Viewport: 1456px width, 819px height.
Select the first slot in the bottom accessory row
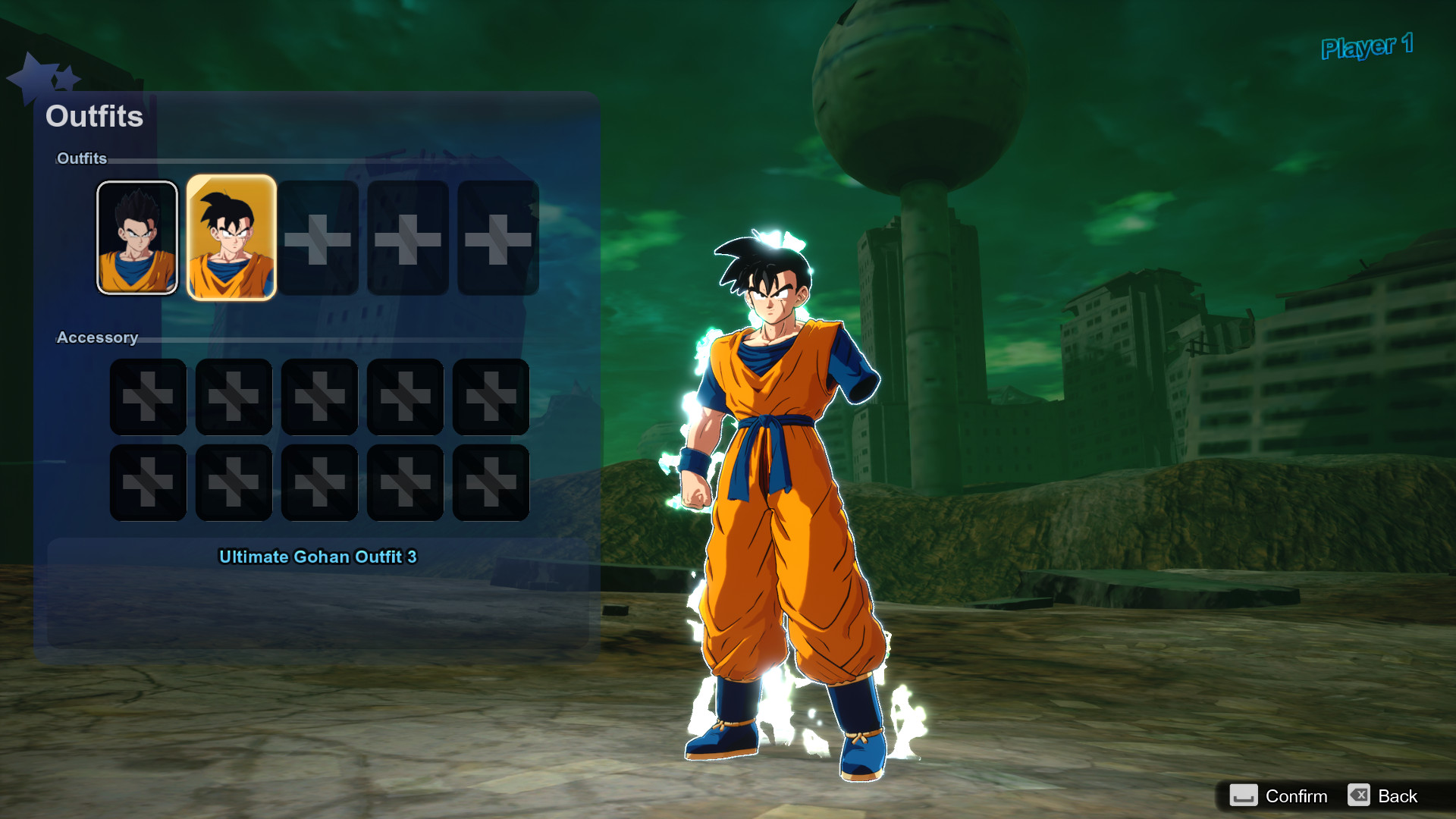tap(148, 483)
